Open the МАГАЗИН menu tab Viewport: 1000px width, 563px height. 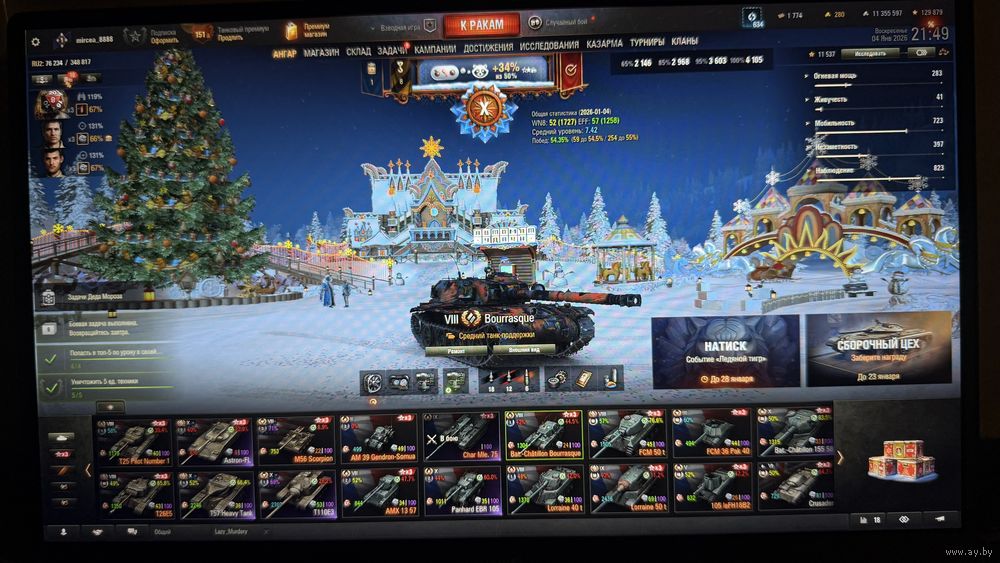point(321,52)
